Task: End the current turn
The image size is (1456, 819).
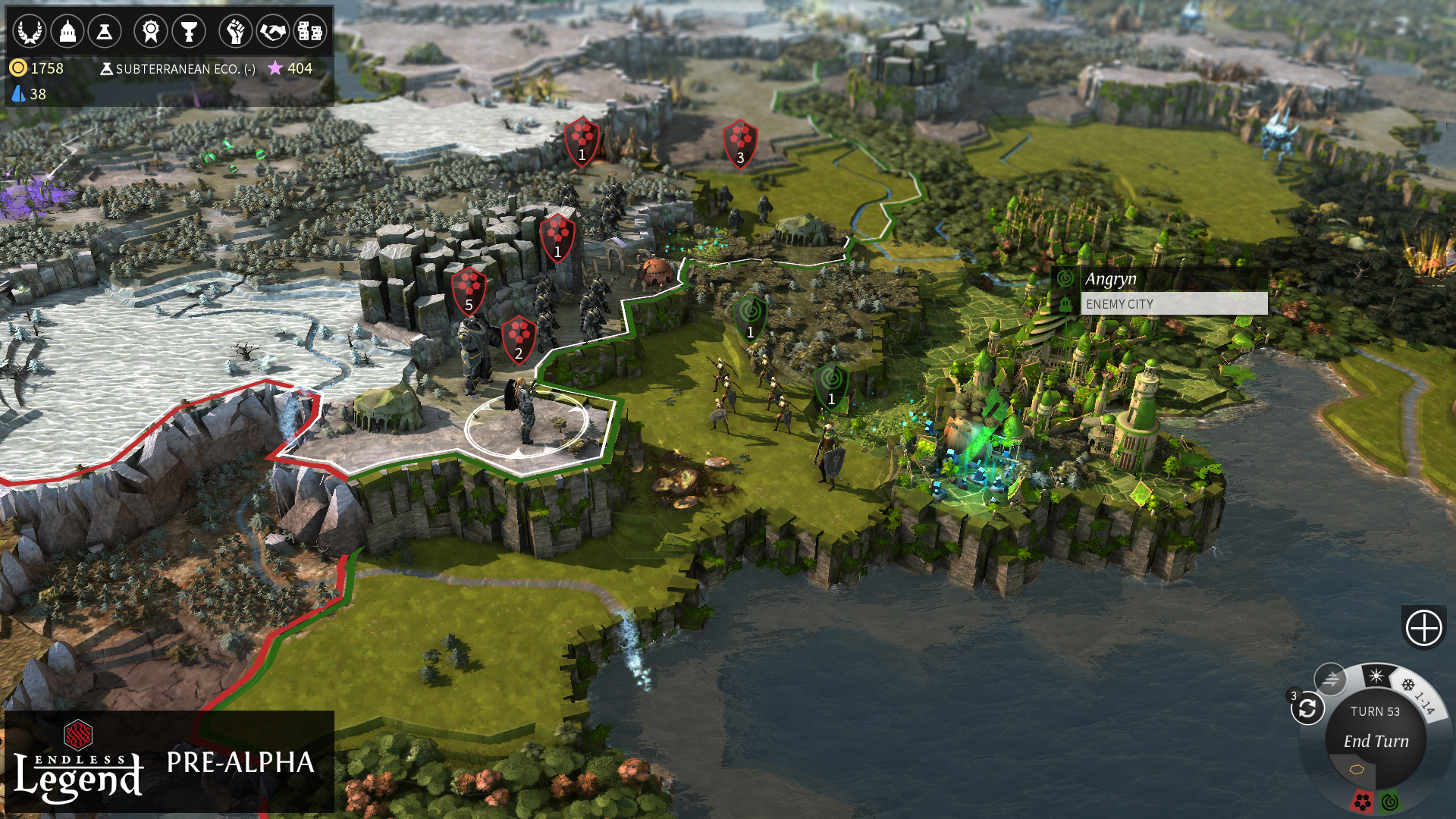Action: tap(1376, 741)
